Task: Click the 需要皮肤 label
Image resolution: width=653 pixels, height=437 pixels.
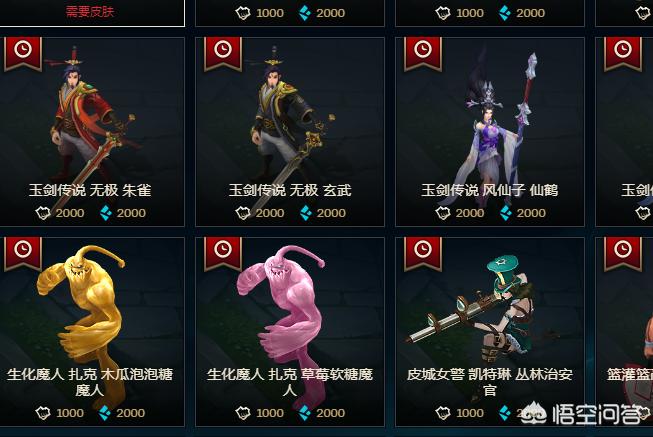Action: click(91, 12)
